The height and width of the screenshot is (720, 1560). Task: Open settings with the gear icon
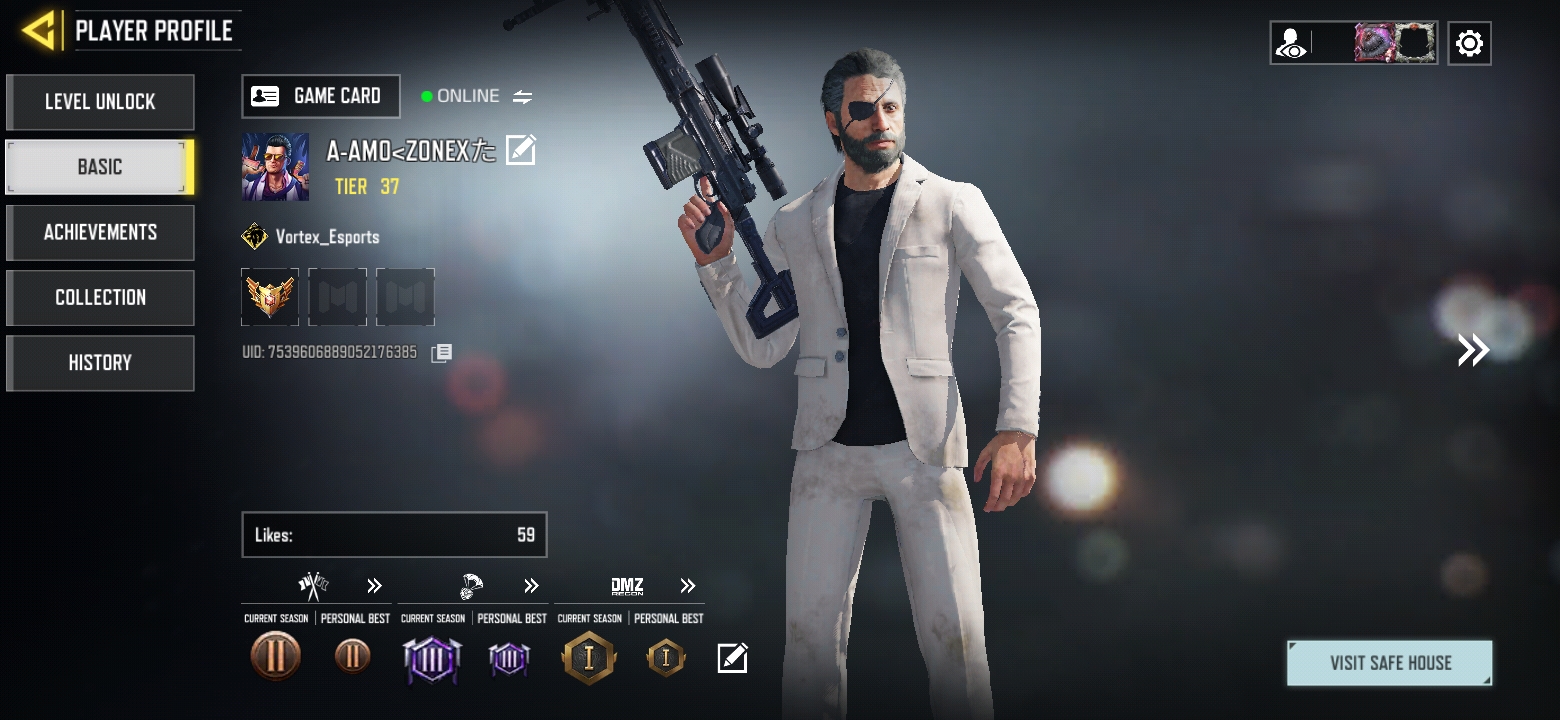pyautogui.click(x=1468, y=43)
